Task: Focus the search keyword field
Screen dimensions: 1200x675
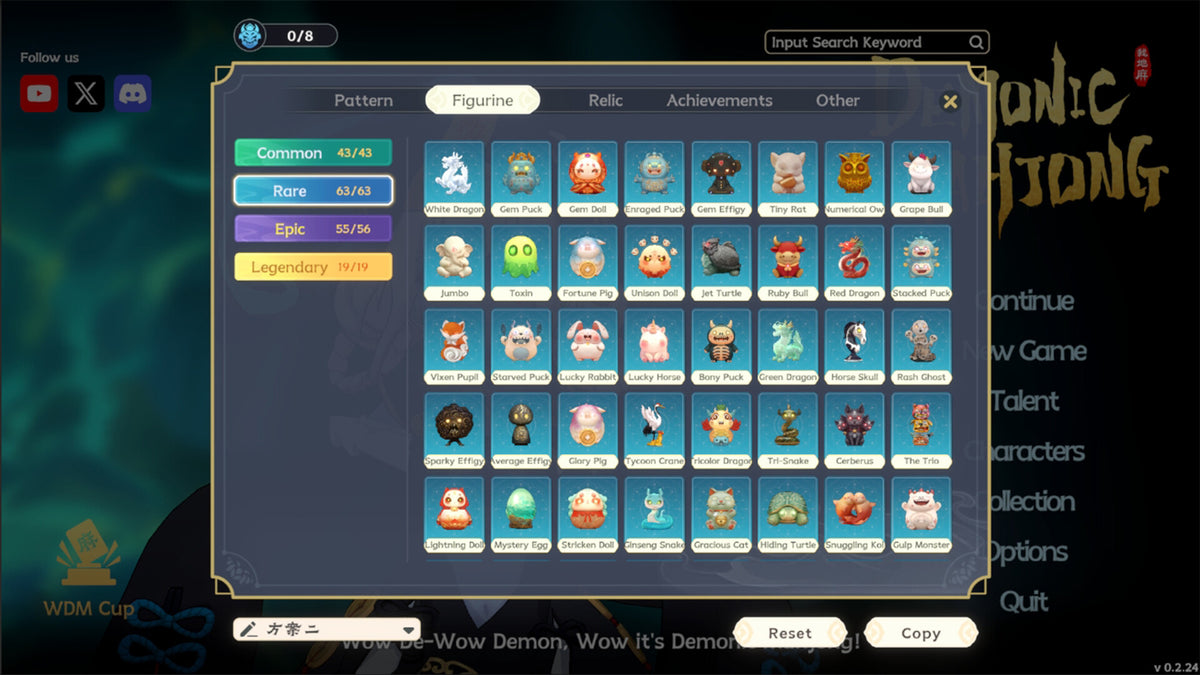Action: [866, 42]
